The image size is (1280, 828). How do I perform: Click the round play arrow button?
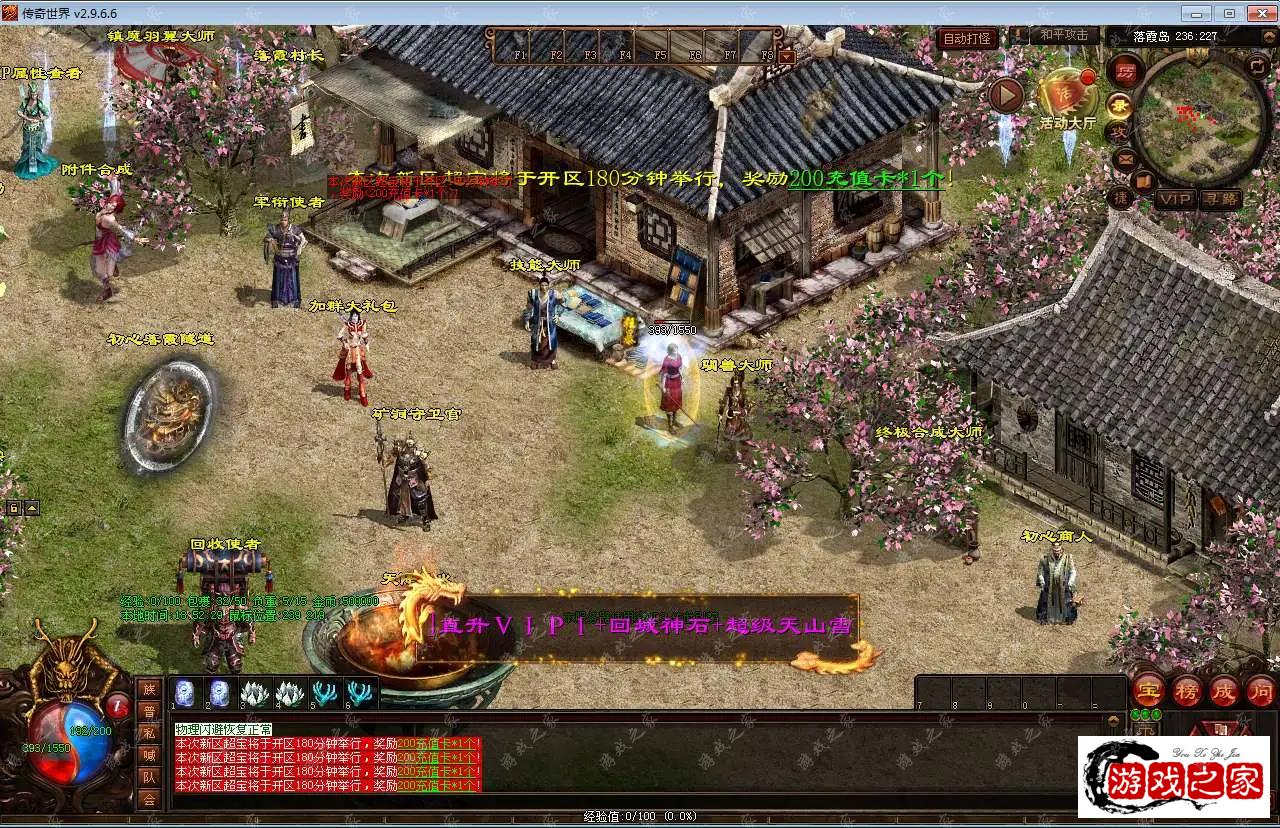(1006, 95)
